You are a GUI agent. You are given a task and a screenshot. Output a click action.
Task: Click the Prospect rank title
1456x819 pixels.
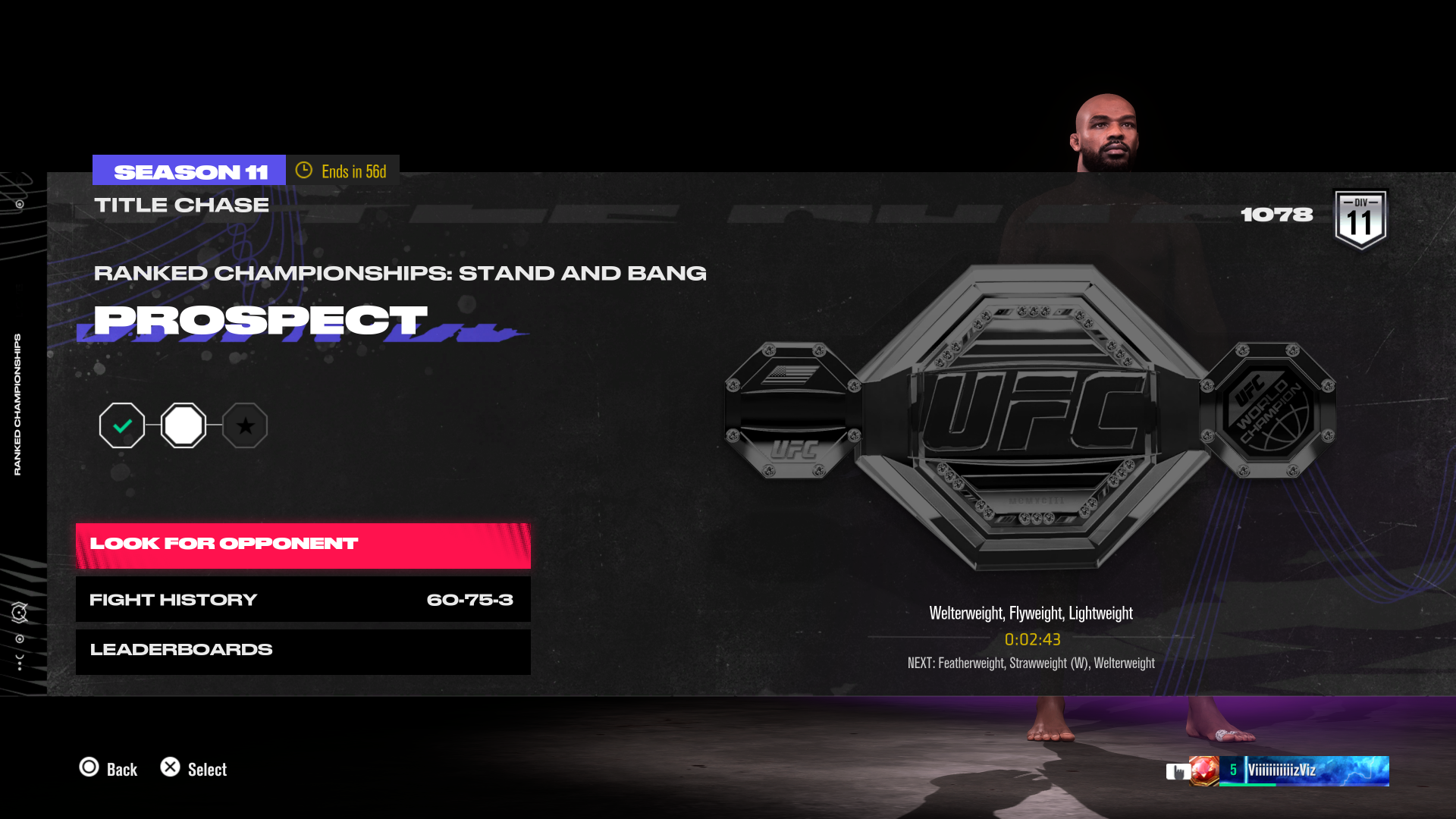pos(261,321)
